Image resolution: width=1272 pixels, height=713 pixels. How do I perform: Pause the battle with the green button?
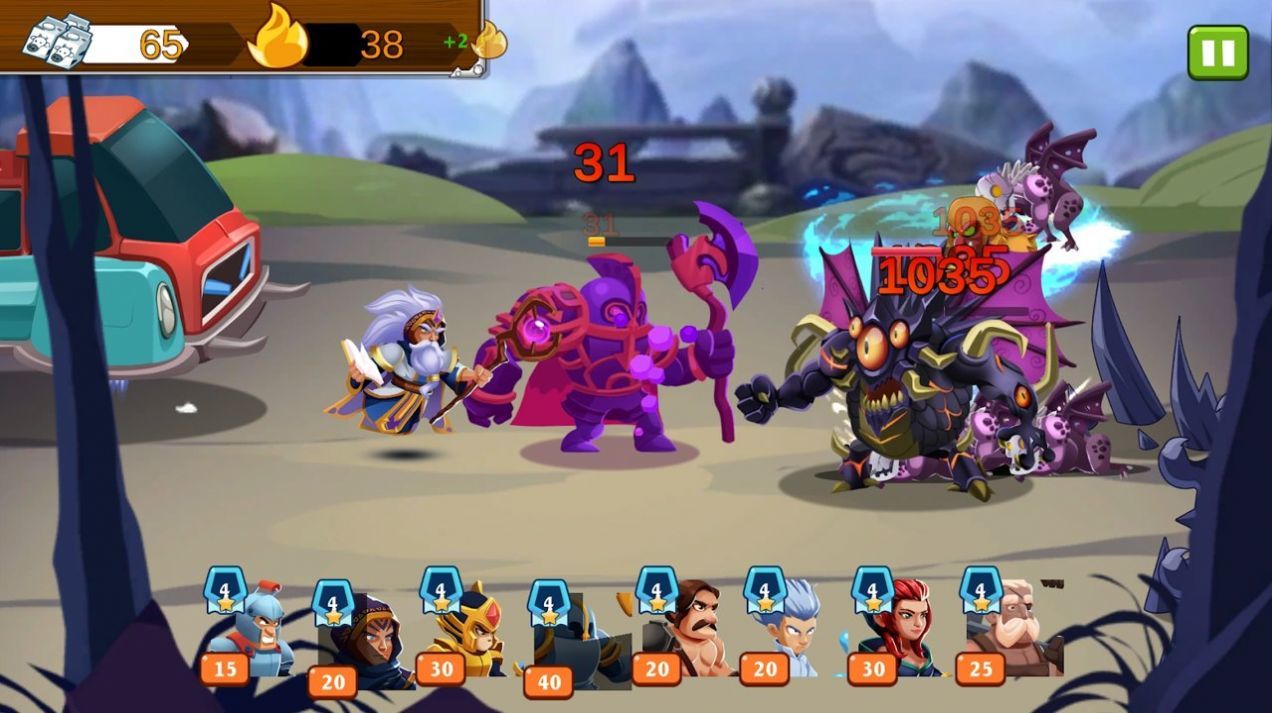(x=1217, y=52)
